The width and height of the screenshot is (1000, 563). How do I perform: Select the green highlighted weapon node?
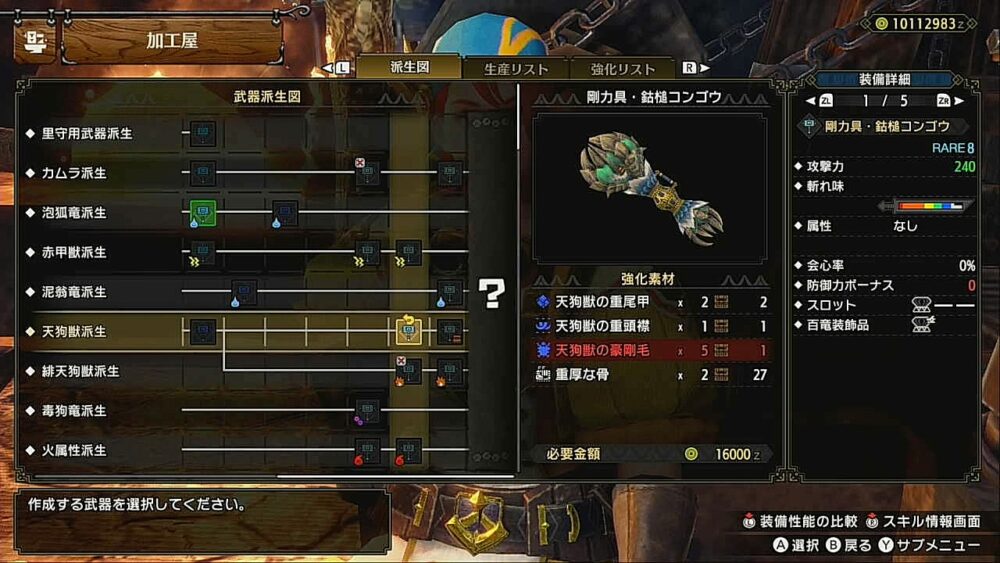tap(203, 212)
